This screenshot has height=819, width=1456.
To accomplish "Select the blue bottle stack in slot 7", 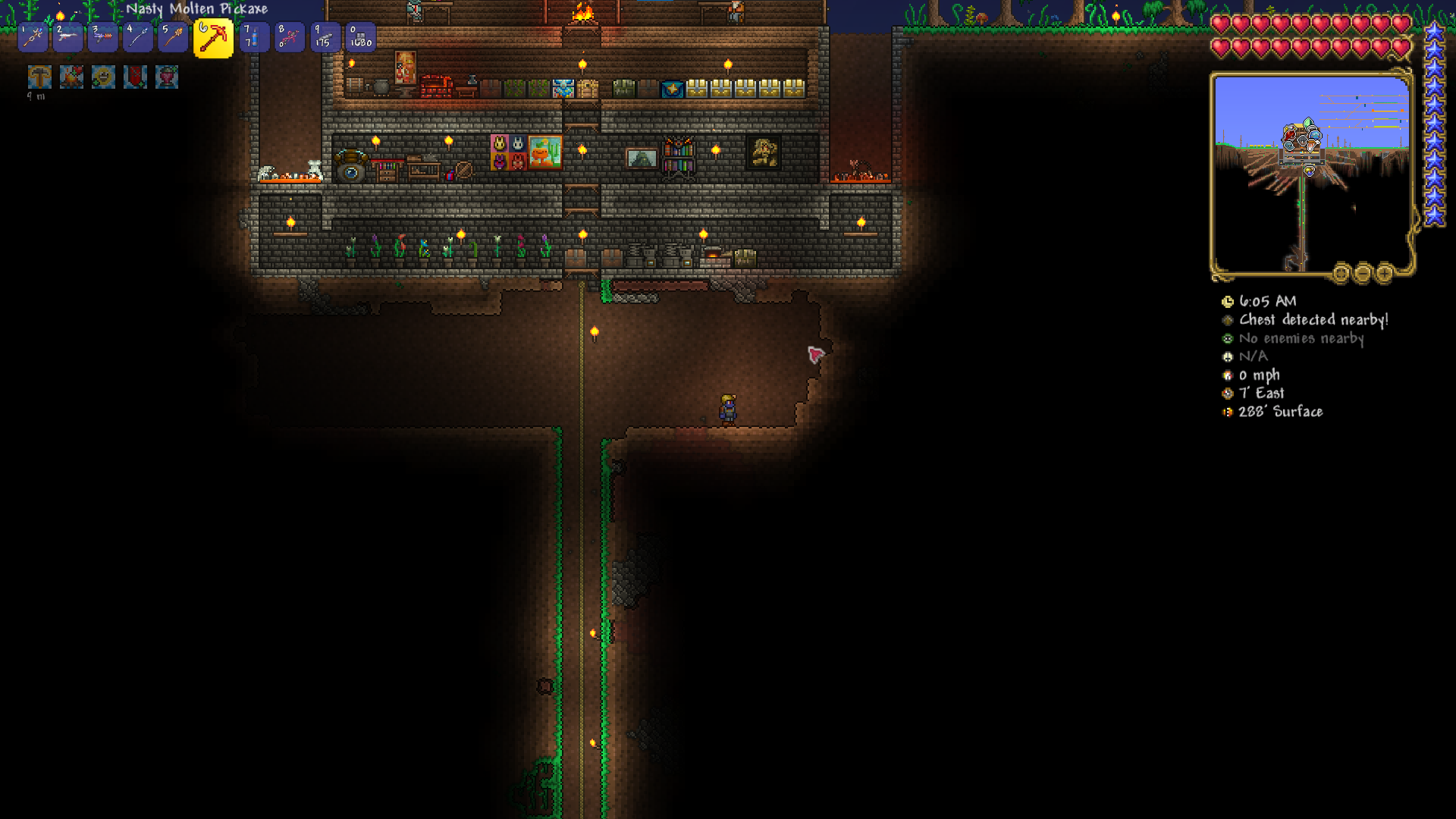I will [253, 37].
